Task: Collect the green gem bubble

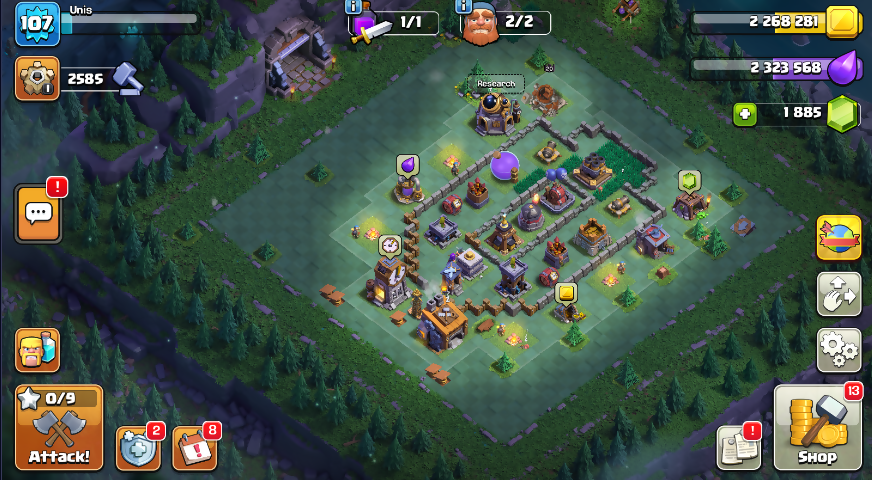Action: tap(689, 181)
